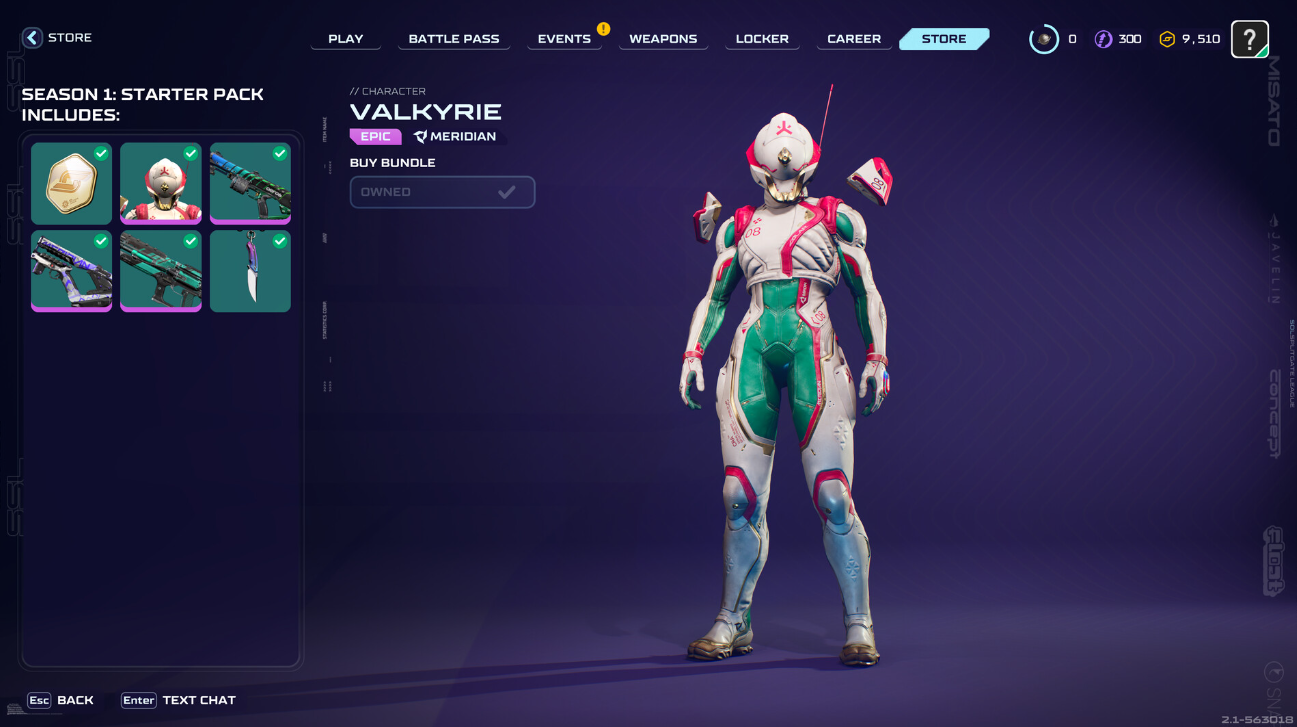This screenshot has height=727, width=1297.
Task: Select the gold badge bundle item
Action: tap(72, 183)
